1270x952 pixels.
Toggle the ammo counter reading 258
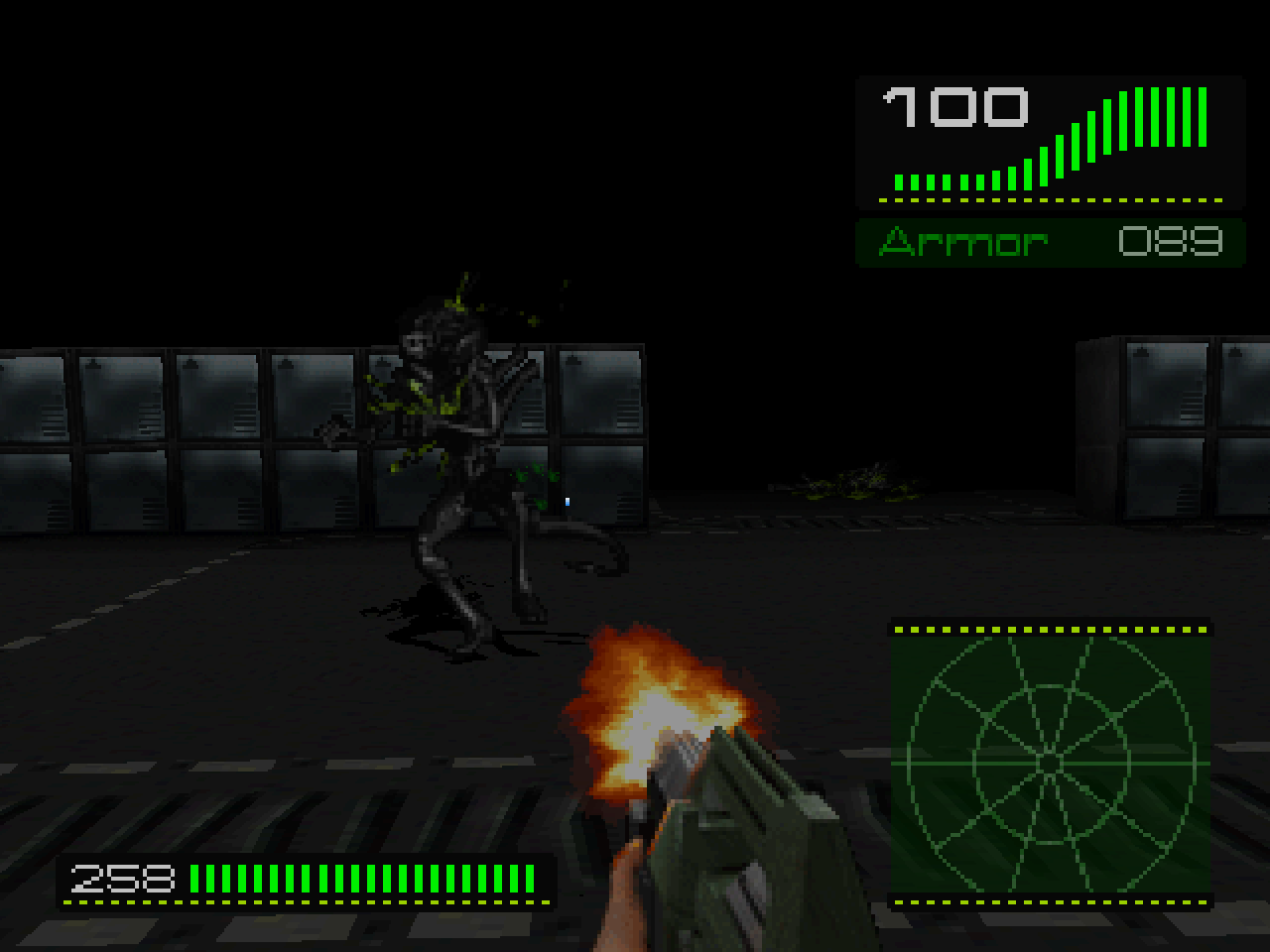click(124, 878)
